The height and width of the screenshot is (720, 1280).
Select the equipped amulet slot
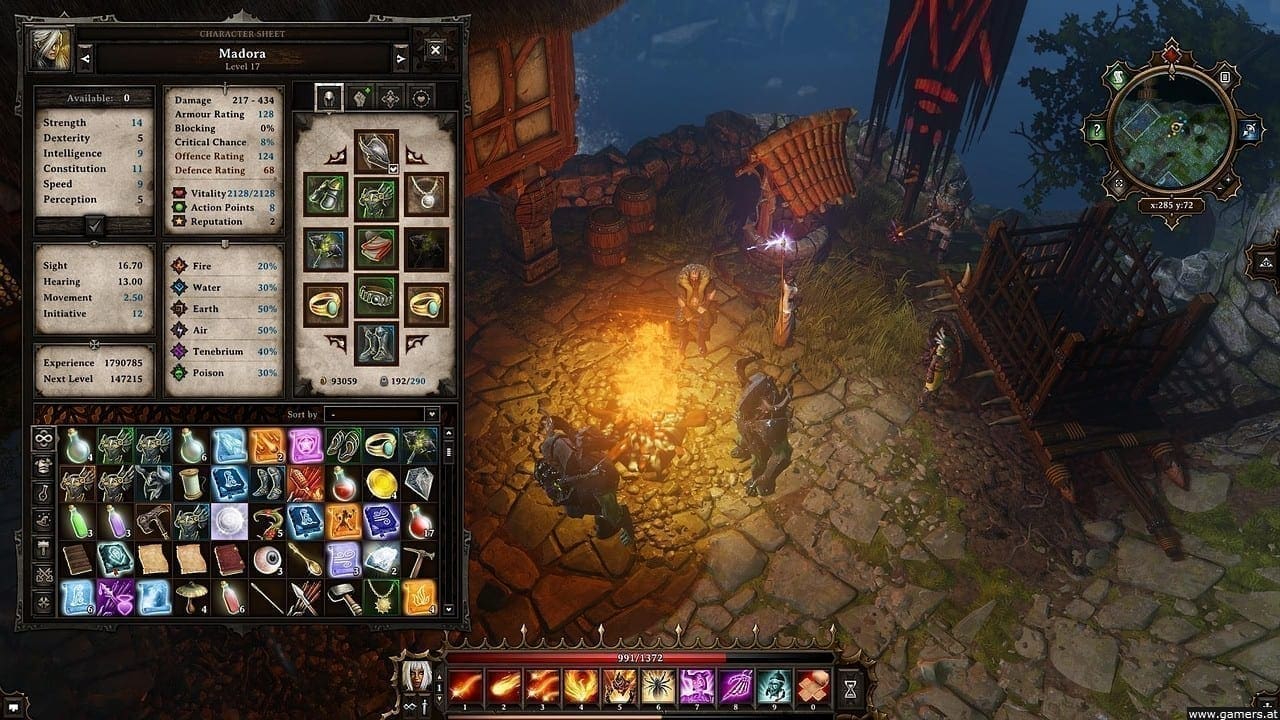click(427, 195)
